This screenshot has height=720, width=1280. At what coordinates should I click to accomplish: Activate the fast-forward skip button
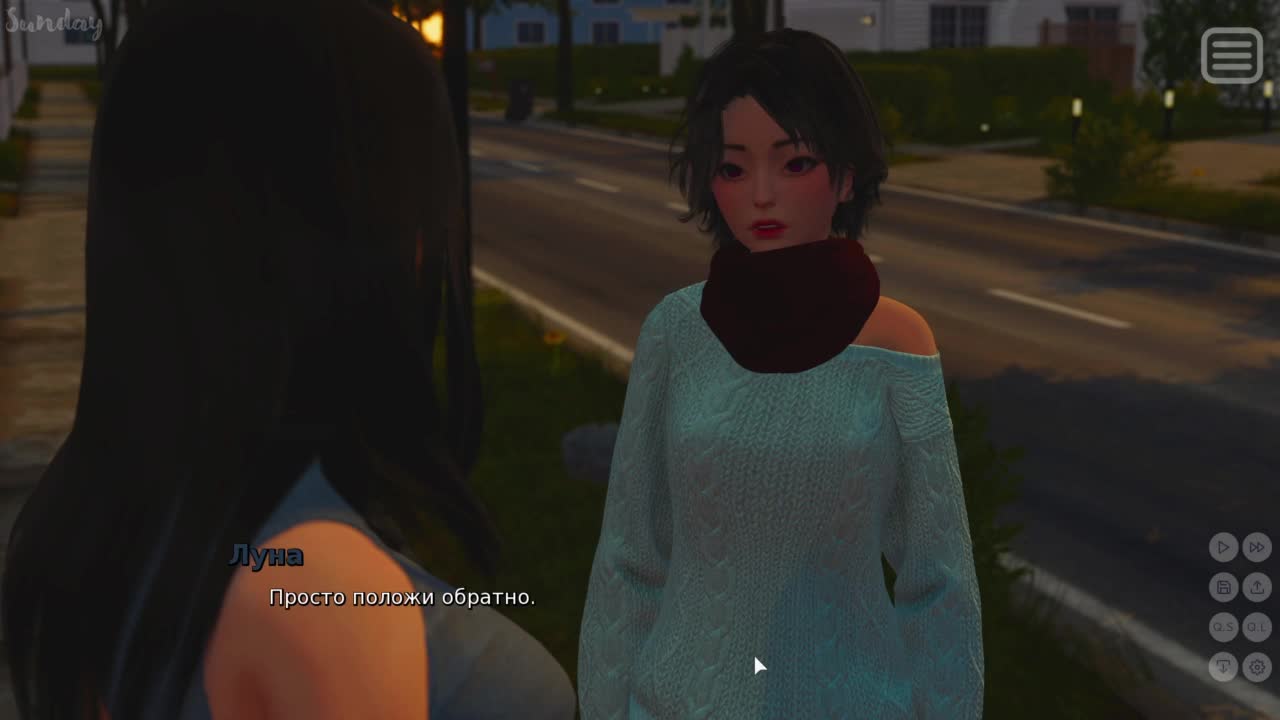[x=1257, y=547]
